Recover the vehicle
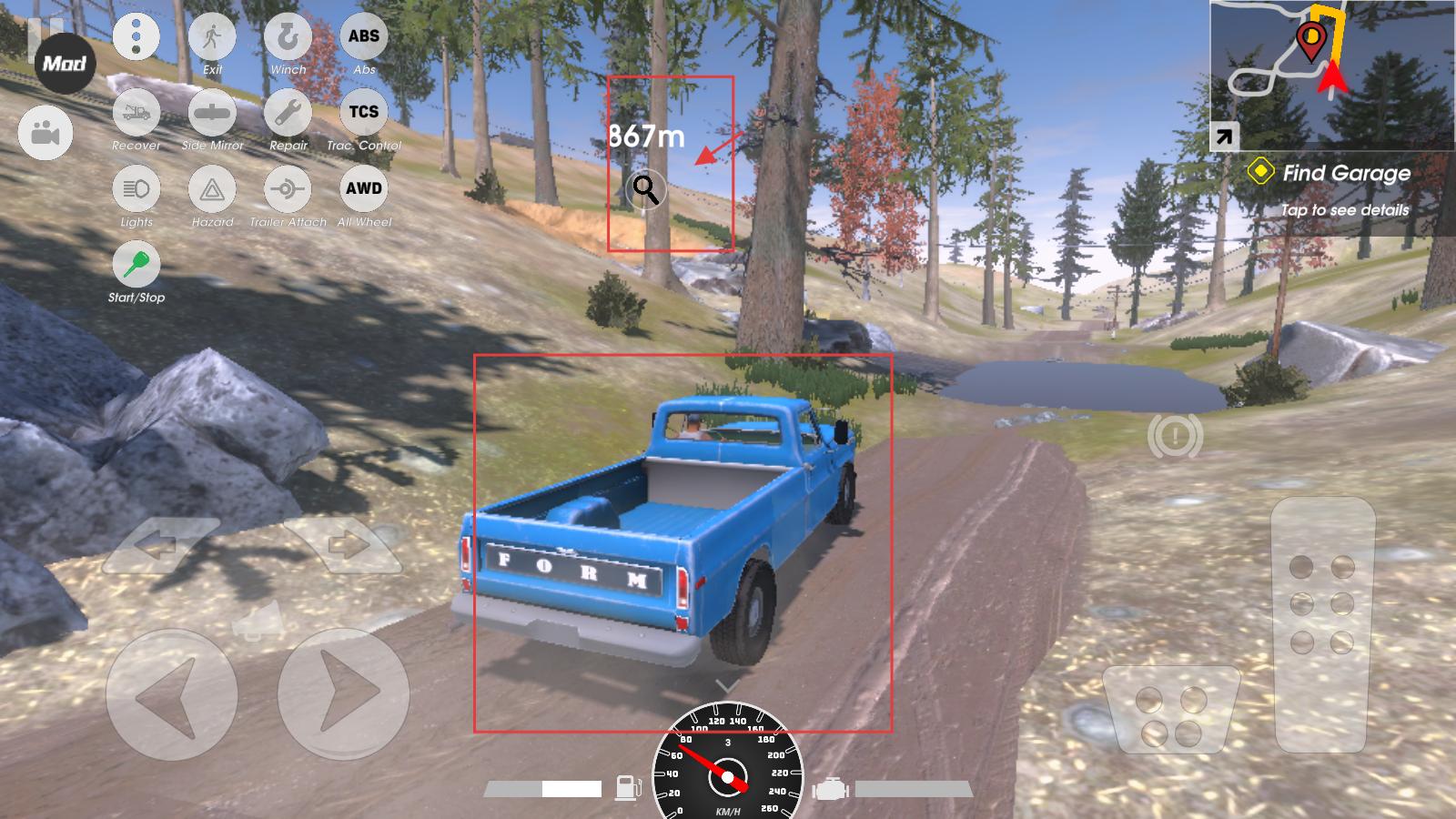This screenshot has width=1456, height=819. point(136,114)
